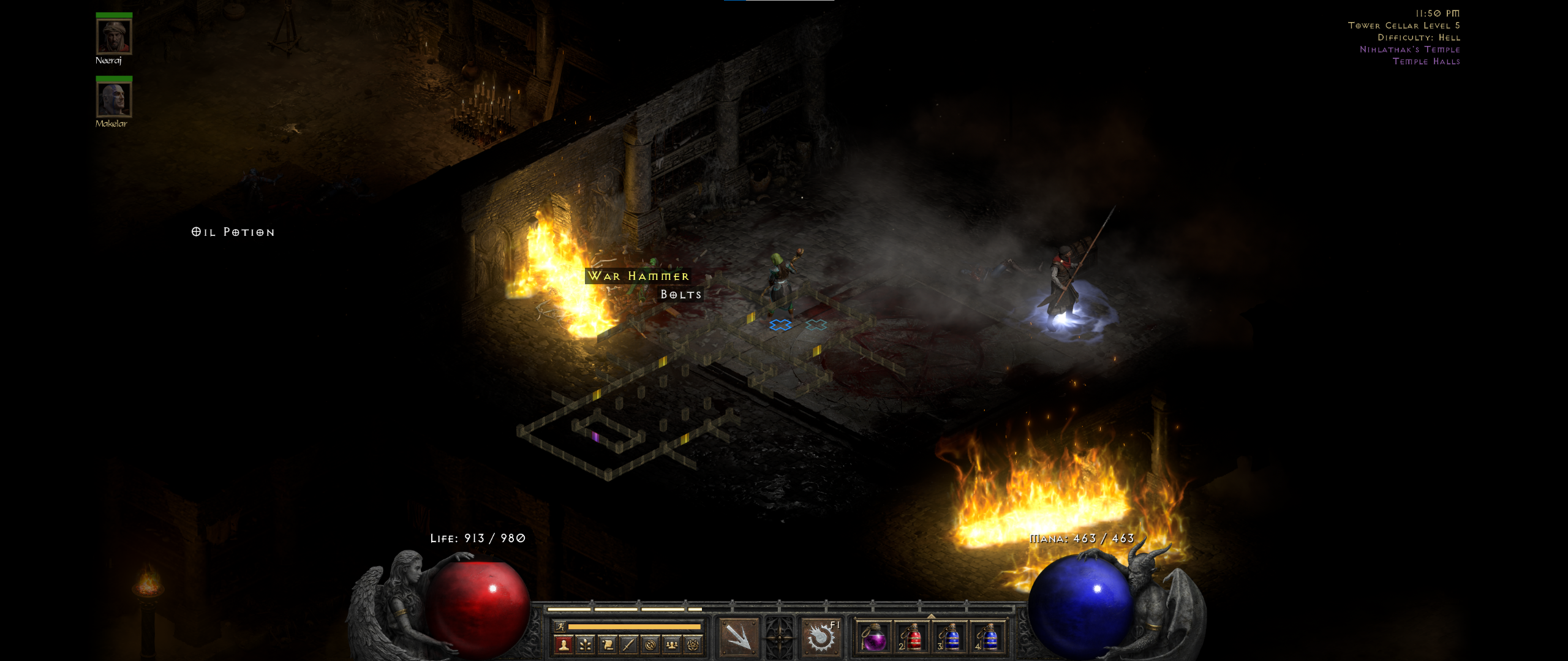Select Neeraj's mercenary portrait
1568x661 pixels.
[114, 37]
